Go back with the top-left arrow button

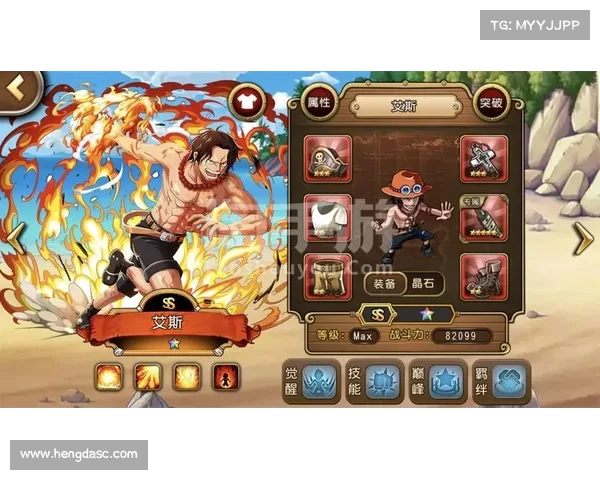click(x=17, y=89)
